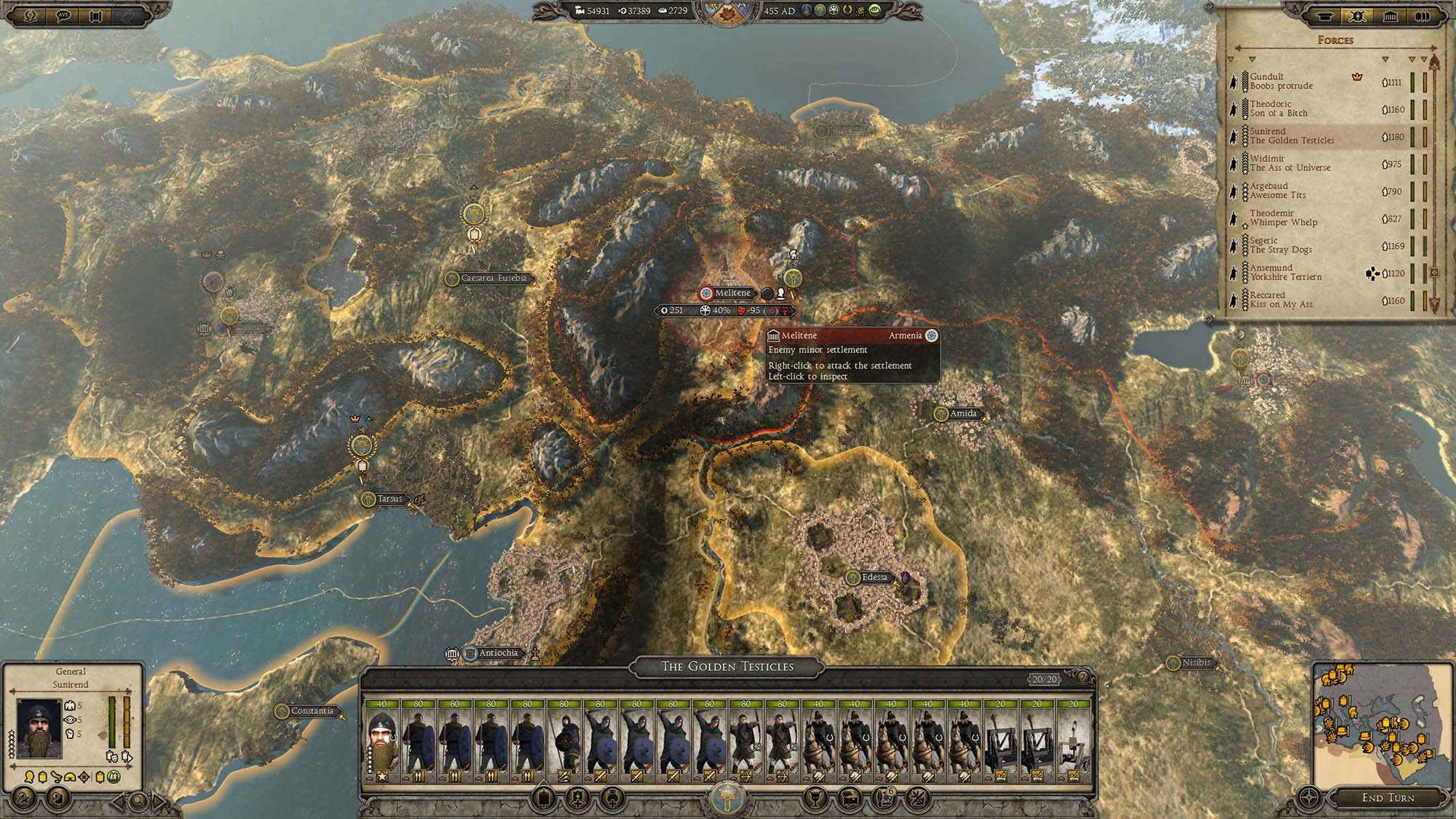Click the faction emblem button in bottom bar
Image resolution: width=1456 pixels, height=819 pixels.
(x=727, y=799)
